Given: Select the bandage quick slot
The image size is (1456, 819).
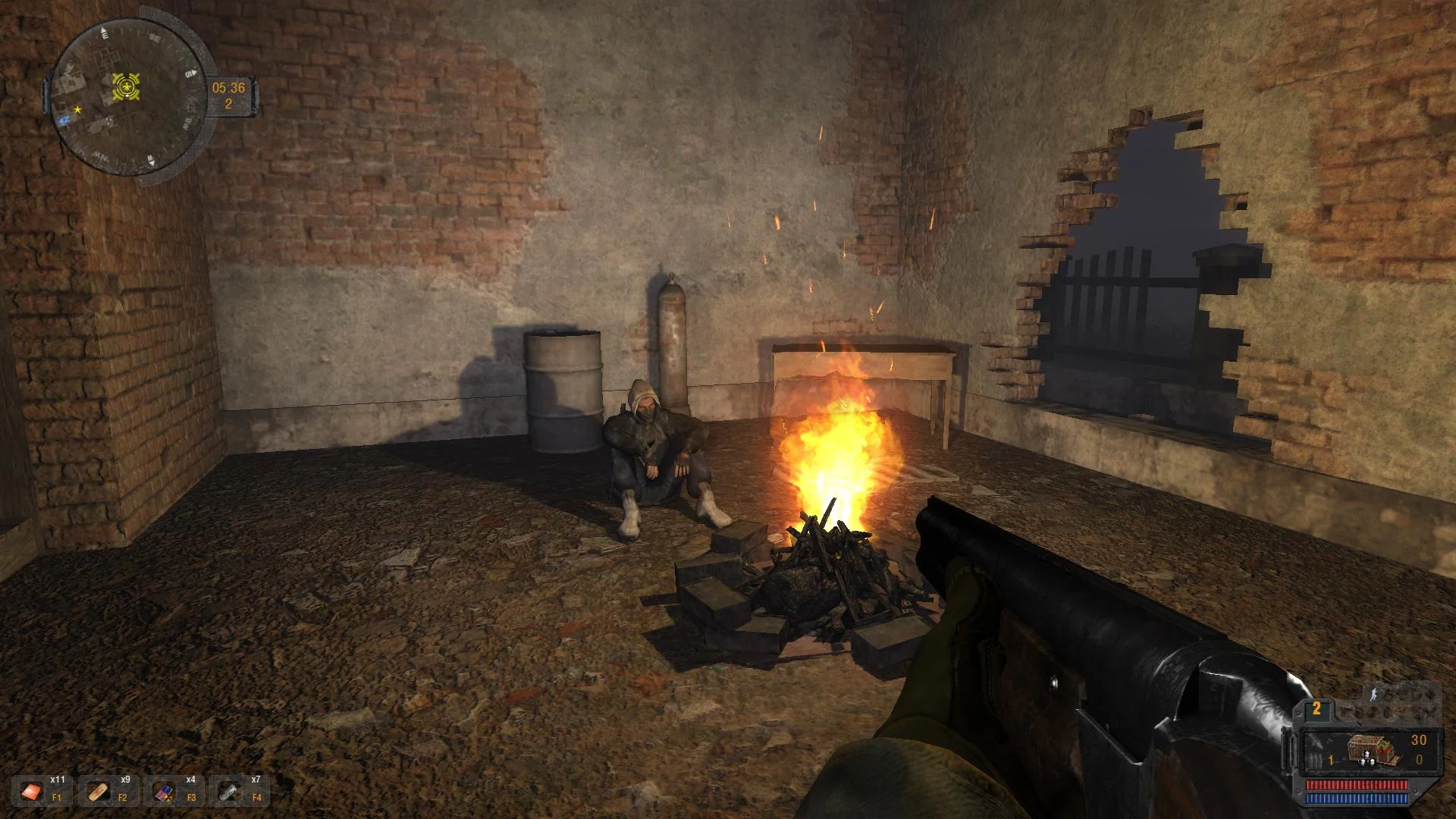Looking at the screenshot, I should point(98,792).
